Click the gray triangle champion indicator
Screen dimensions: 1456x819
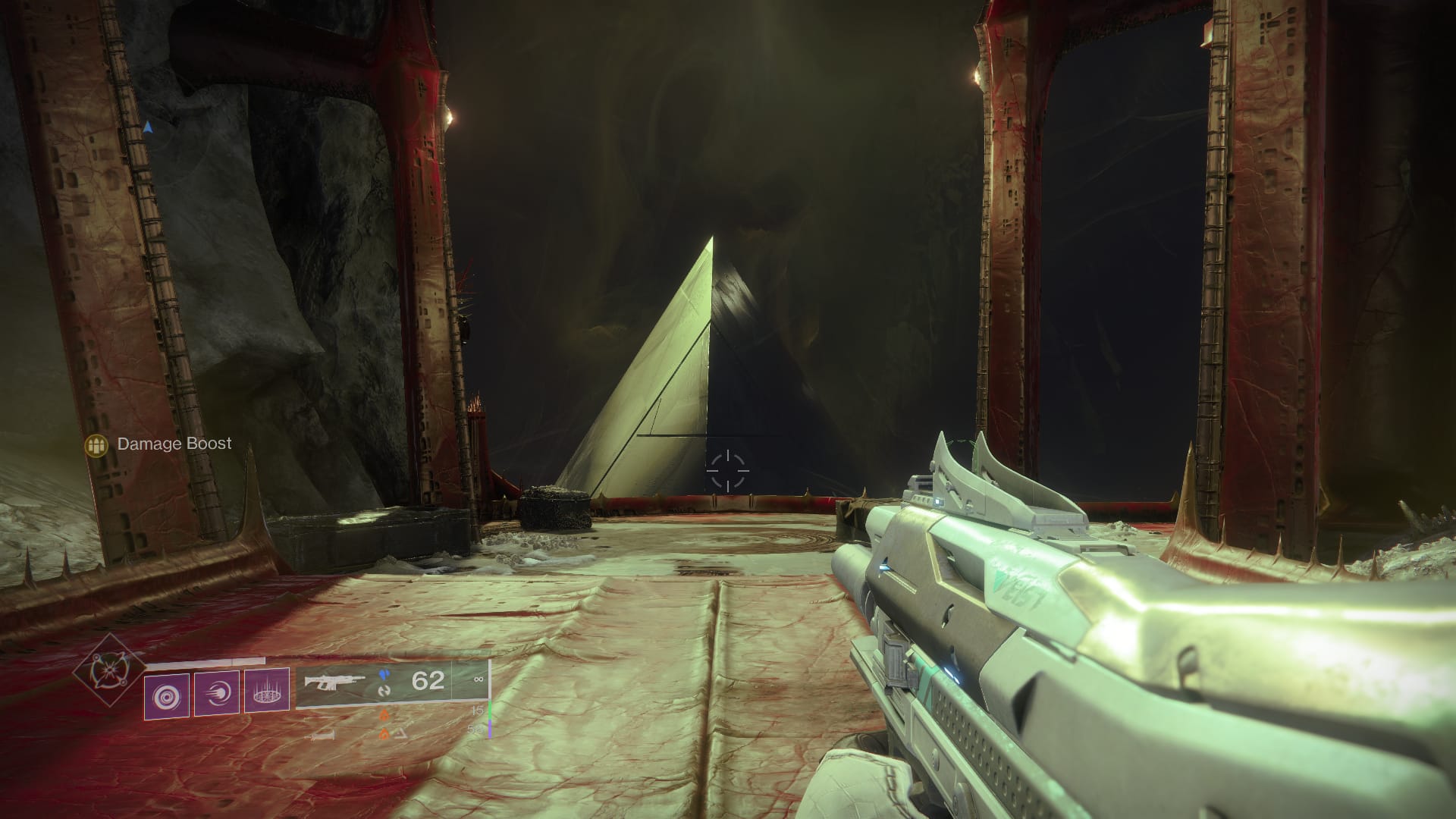pos(400,734)
